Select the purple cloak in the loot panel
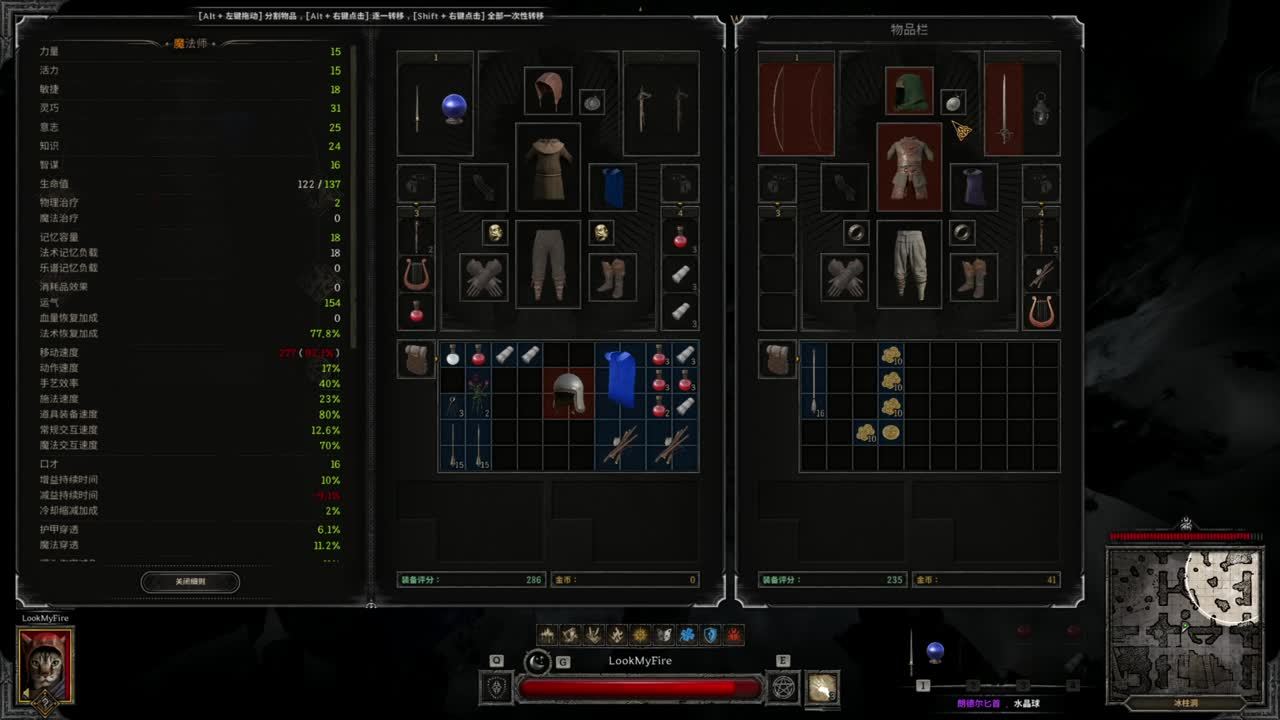 (x=973, y=187)
